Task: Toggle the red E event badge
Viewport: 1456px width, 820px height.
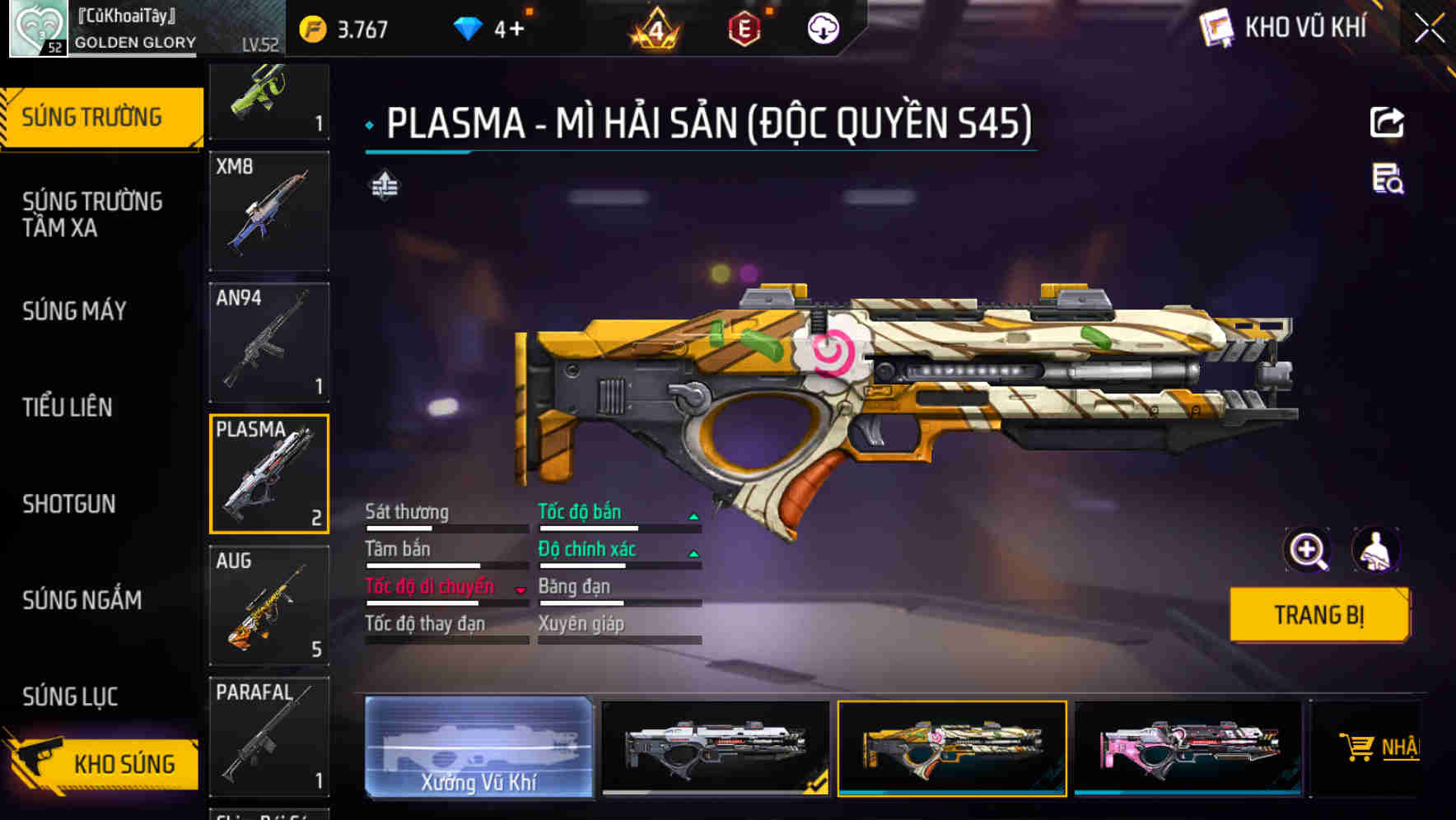Action: pyautogui.click(x=746, y=28)
